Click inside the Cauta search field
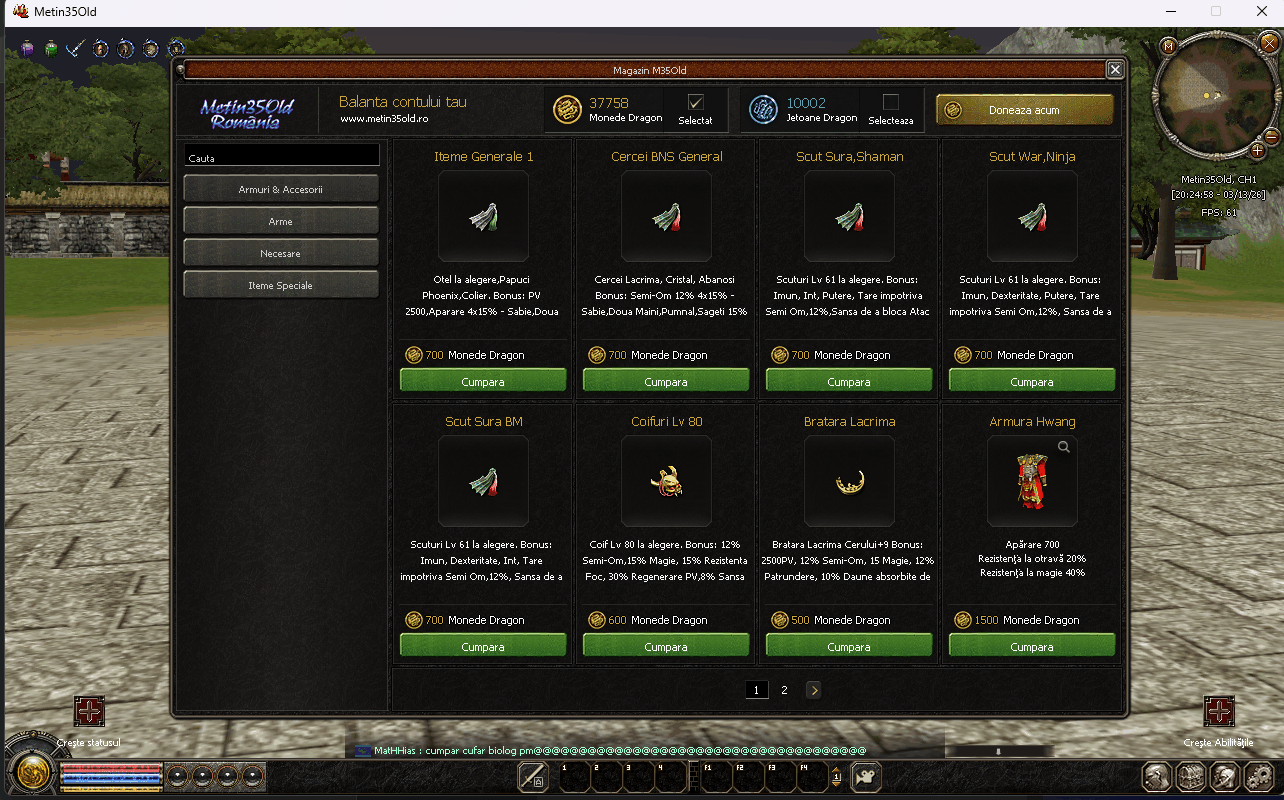Screen dimensions: 1284x800 (280, 155)
